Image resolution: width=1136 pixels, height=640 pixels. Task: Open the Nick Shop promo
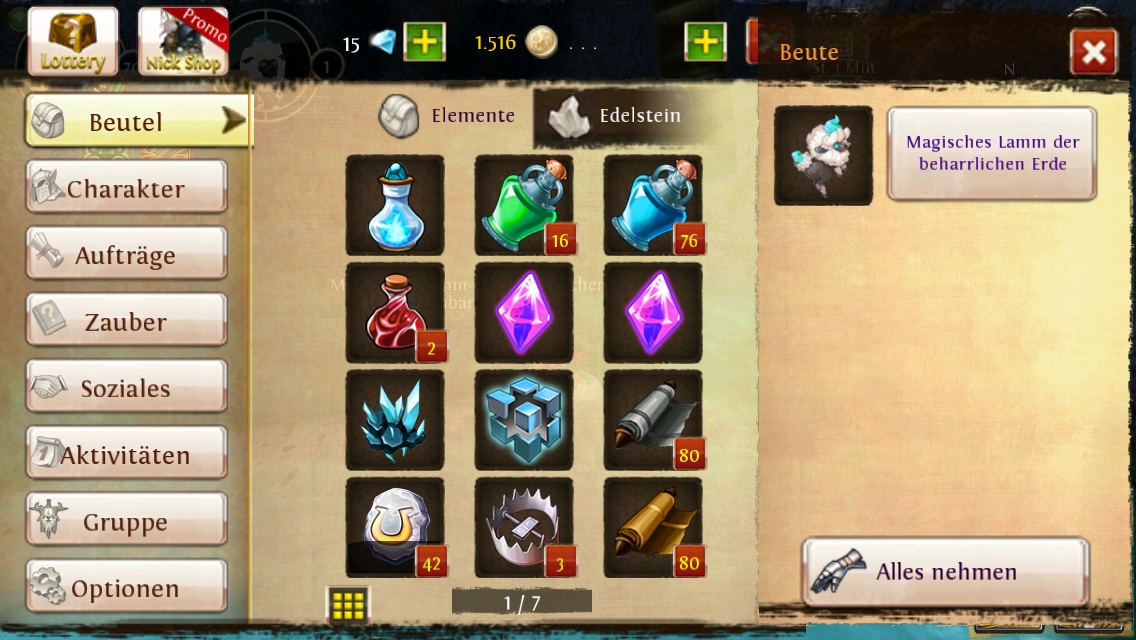[183, 42]
